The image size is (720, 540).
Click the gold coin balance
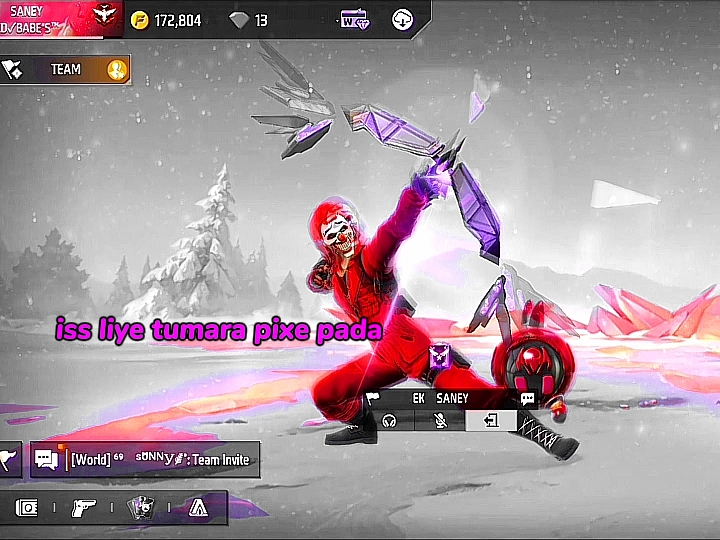168,20
